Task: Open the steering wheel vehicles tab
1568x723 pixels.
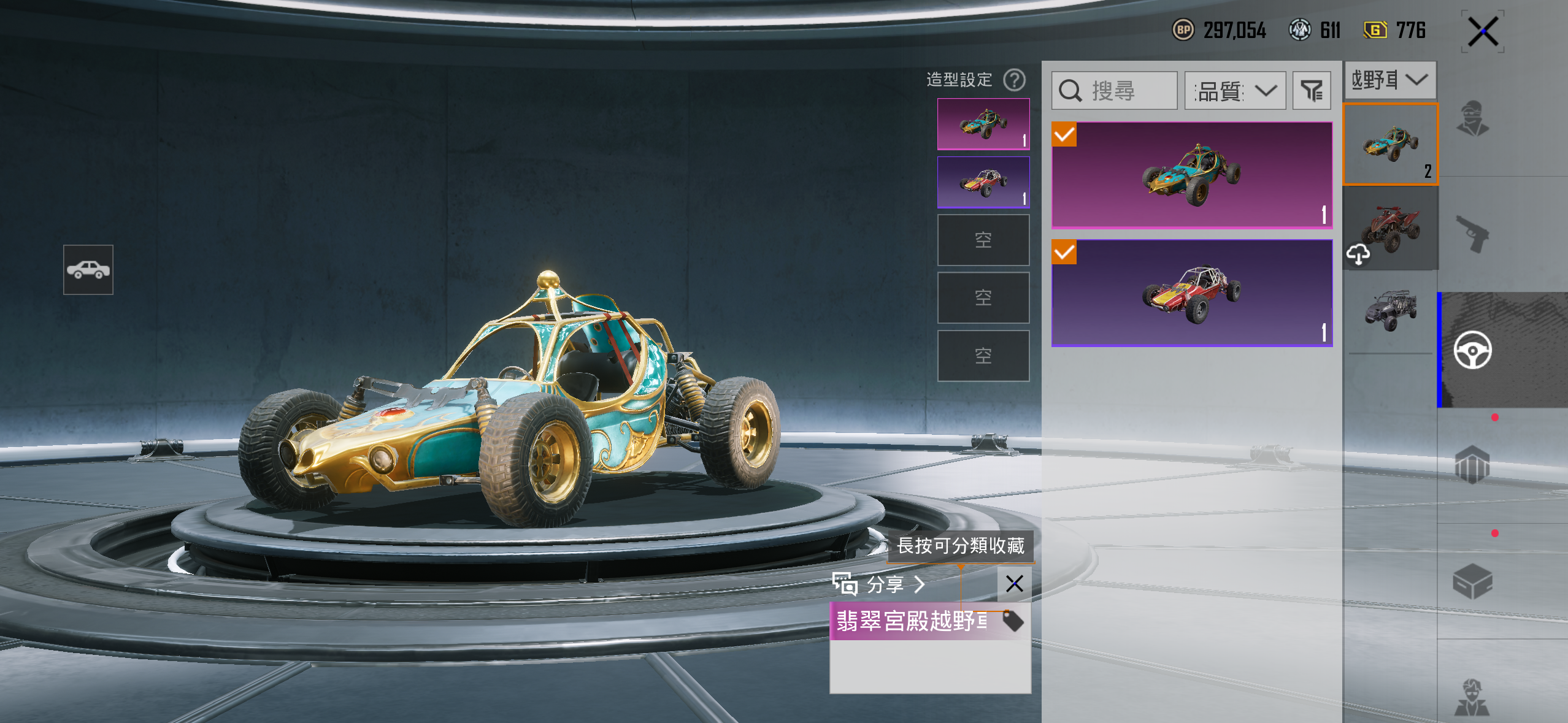Action: [x=1472, y=350]
